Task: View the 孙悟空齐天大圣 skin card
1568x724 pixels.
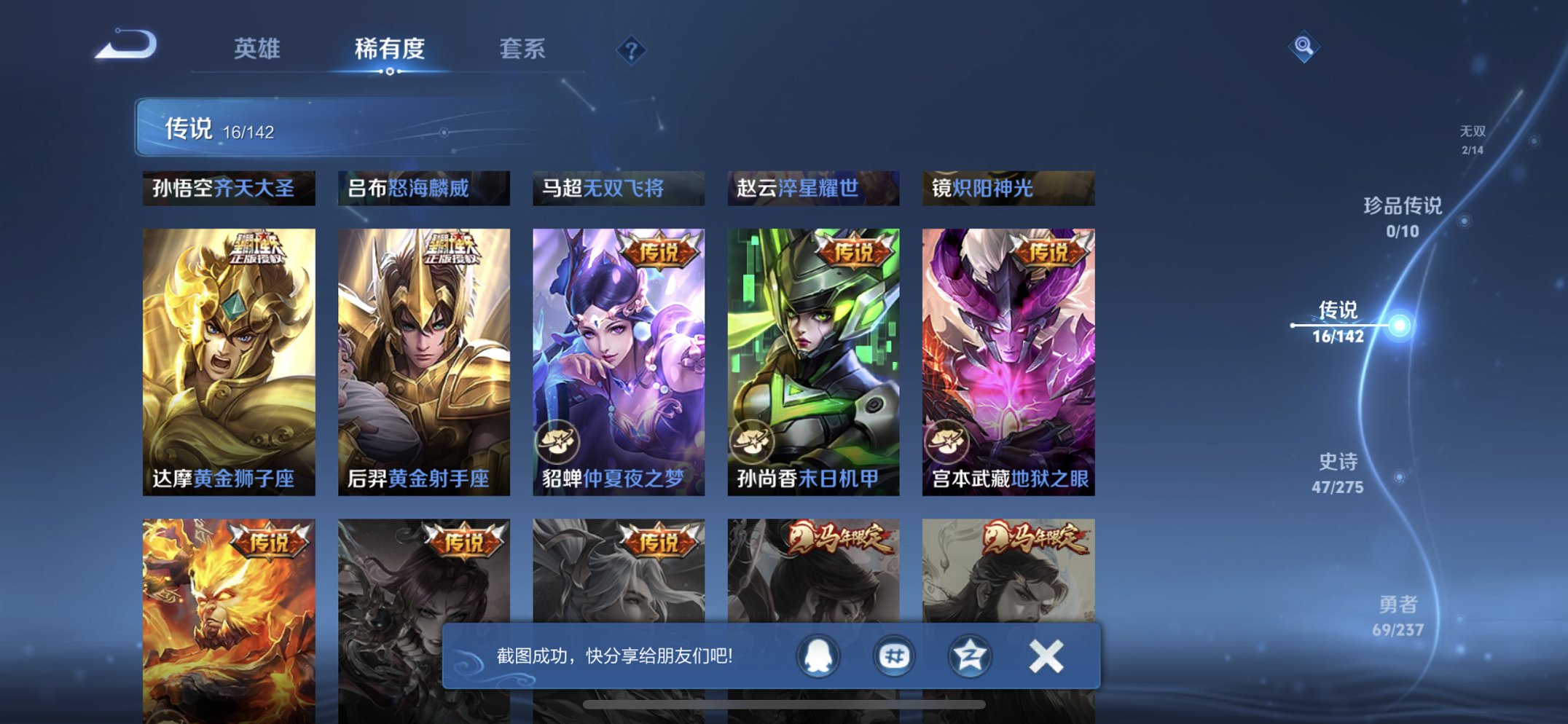Action: click(228, 188)
